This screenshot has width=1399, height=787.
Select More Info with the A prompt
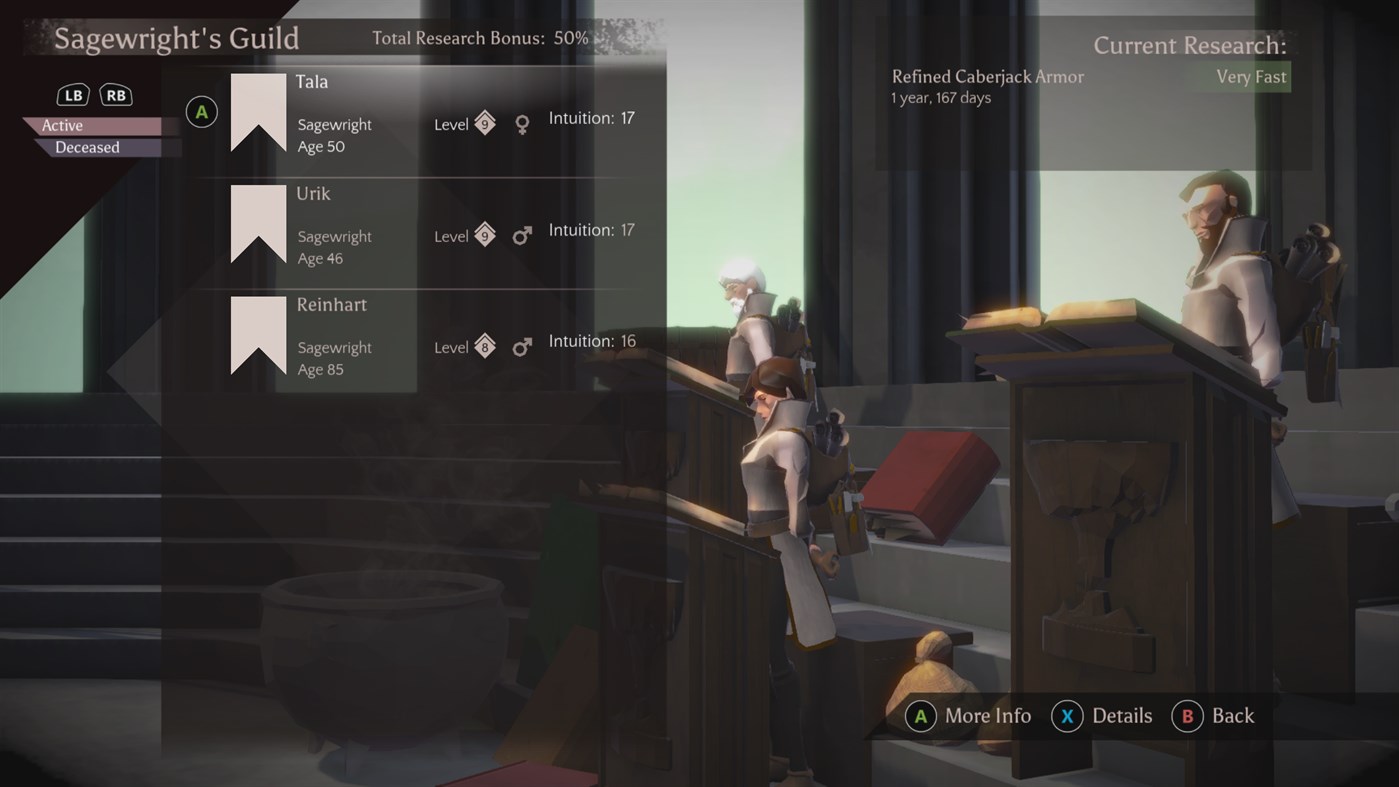[921, 716]
